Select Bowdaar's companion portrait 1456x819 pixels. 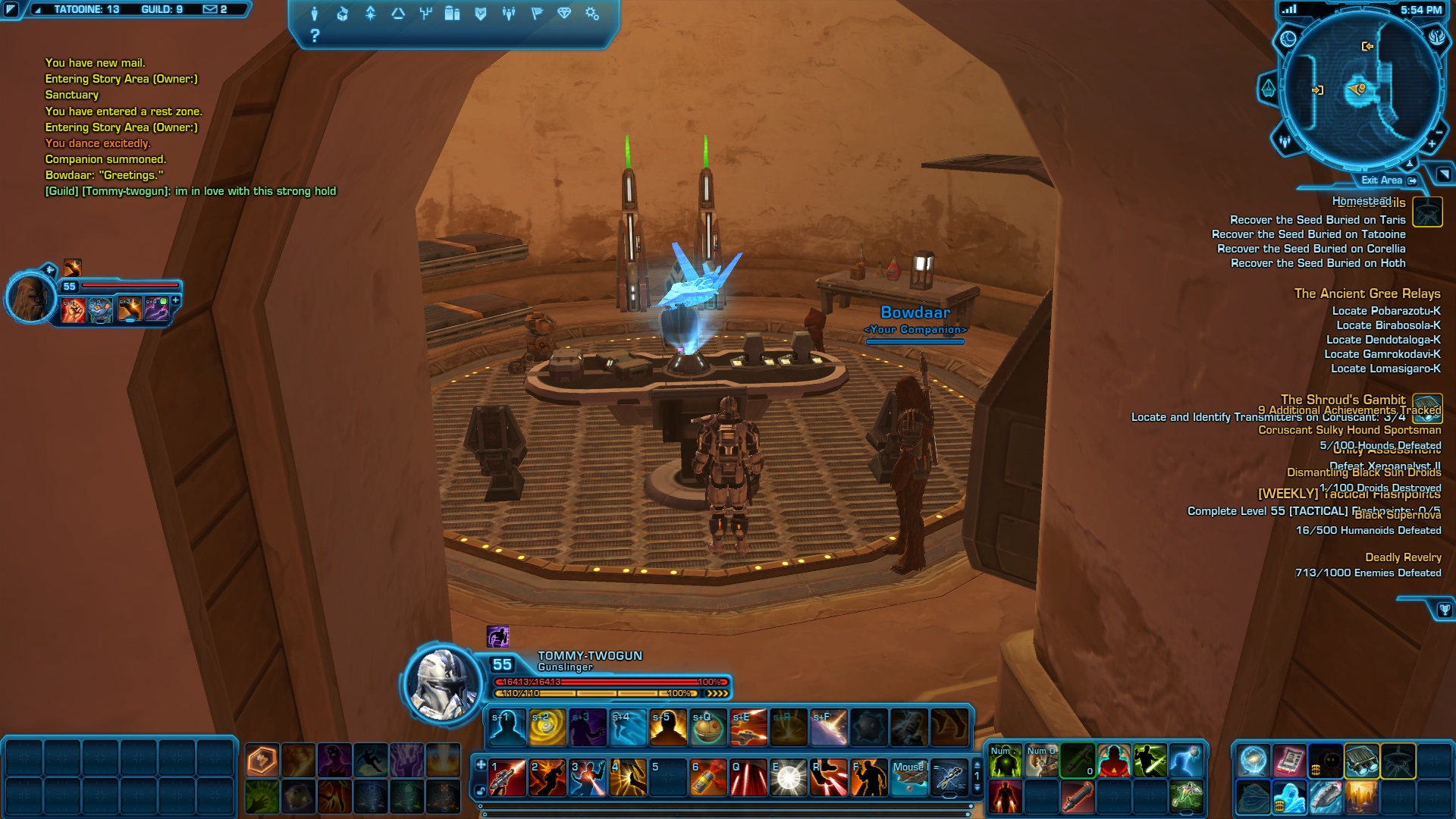(x=32, y=297)
